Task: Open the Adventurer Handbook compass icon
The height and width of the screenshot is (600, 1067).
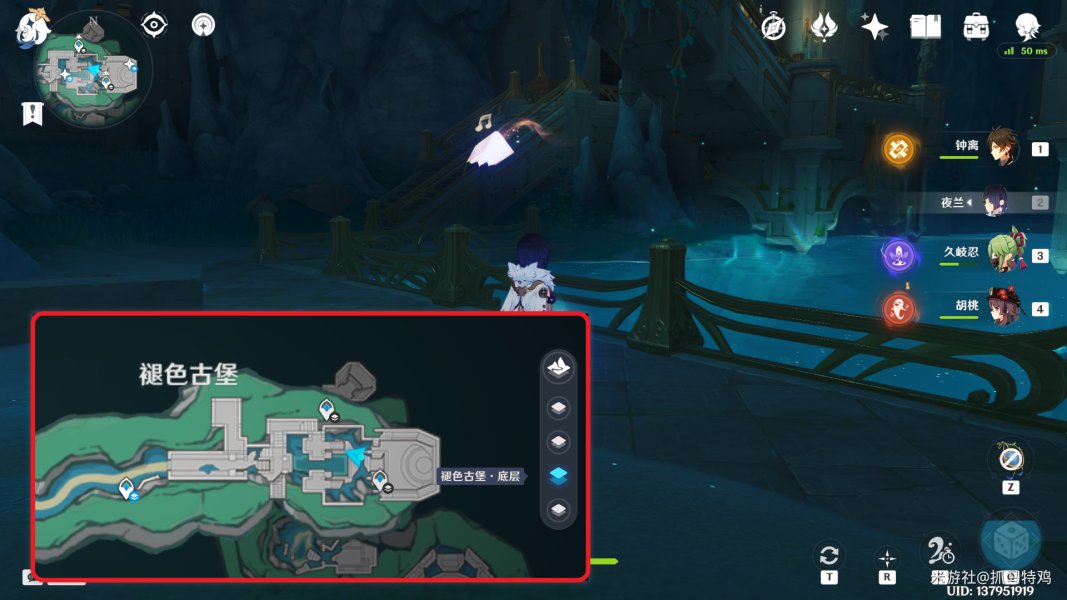Action: (x=773, y=27)
